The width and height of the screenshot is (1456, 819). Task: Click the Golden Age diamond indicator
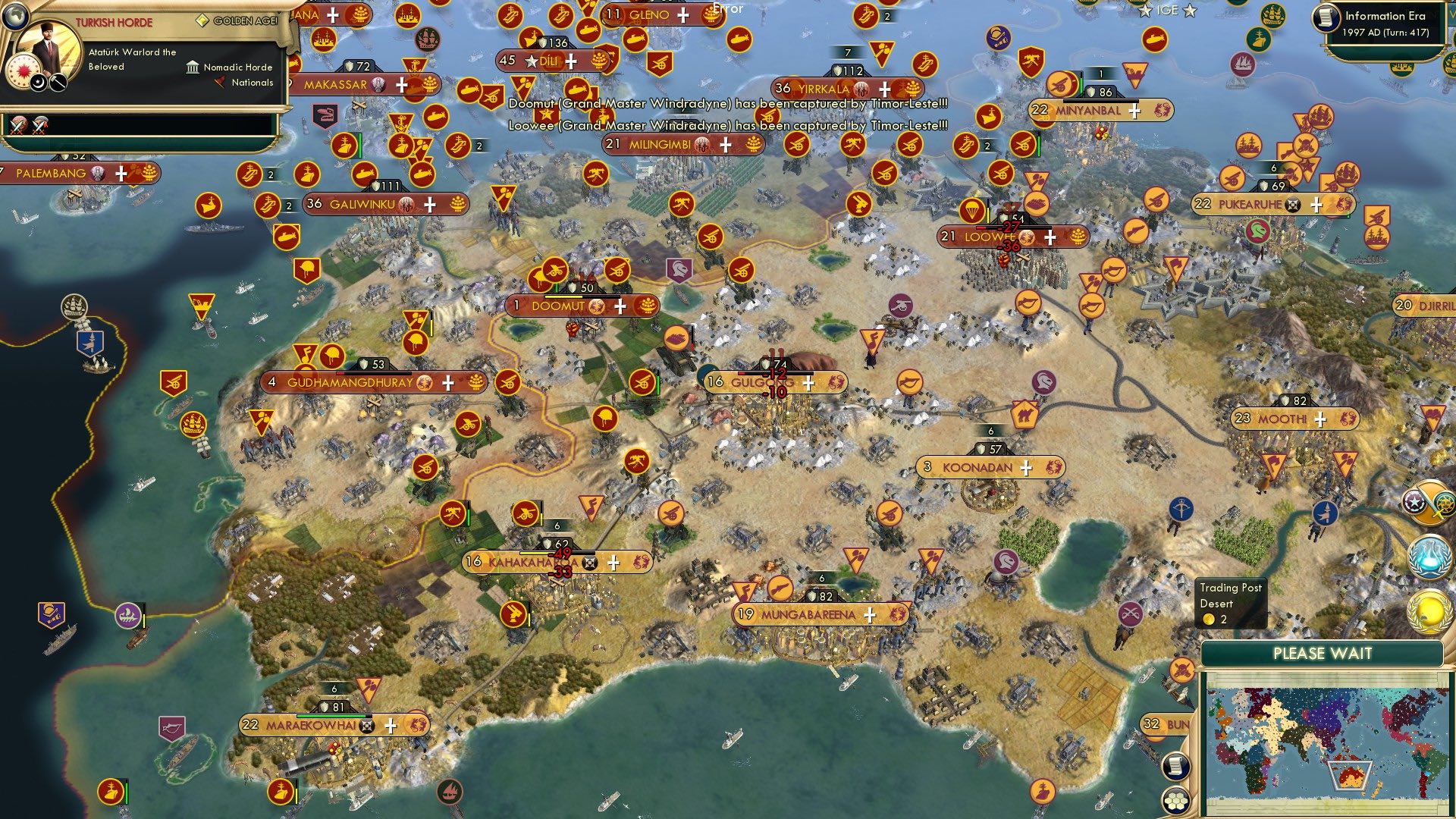(202, 20)
